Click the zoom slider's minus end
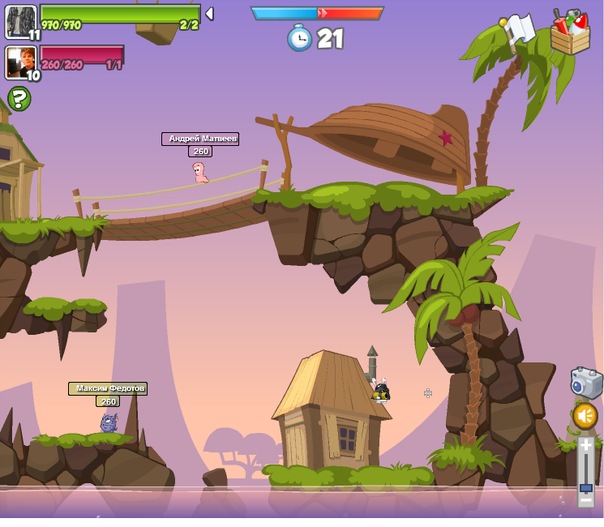Image resolution: width=604 pixels, height=527 pixels. pos(586,501)
